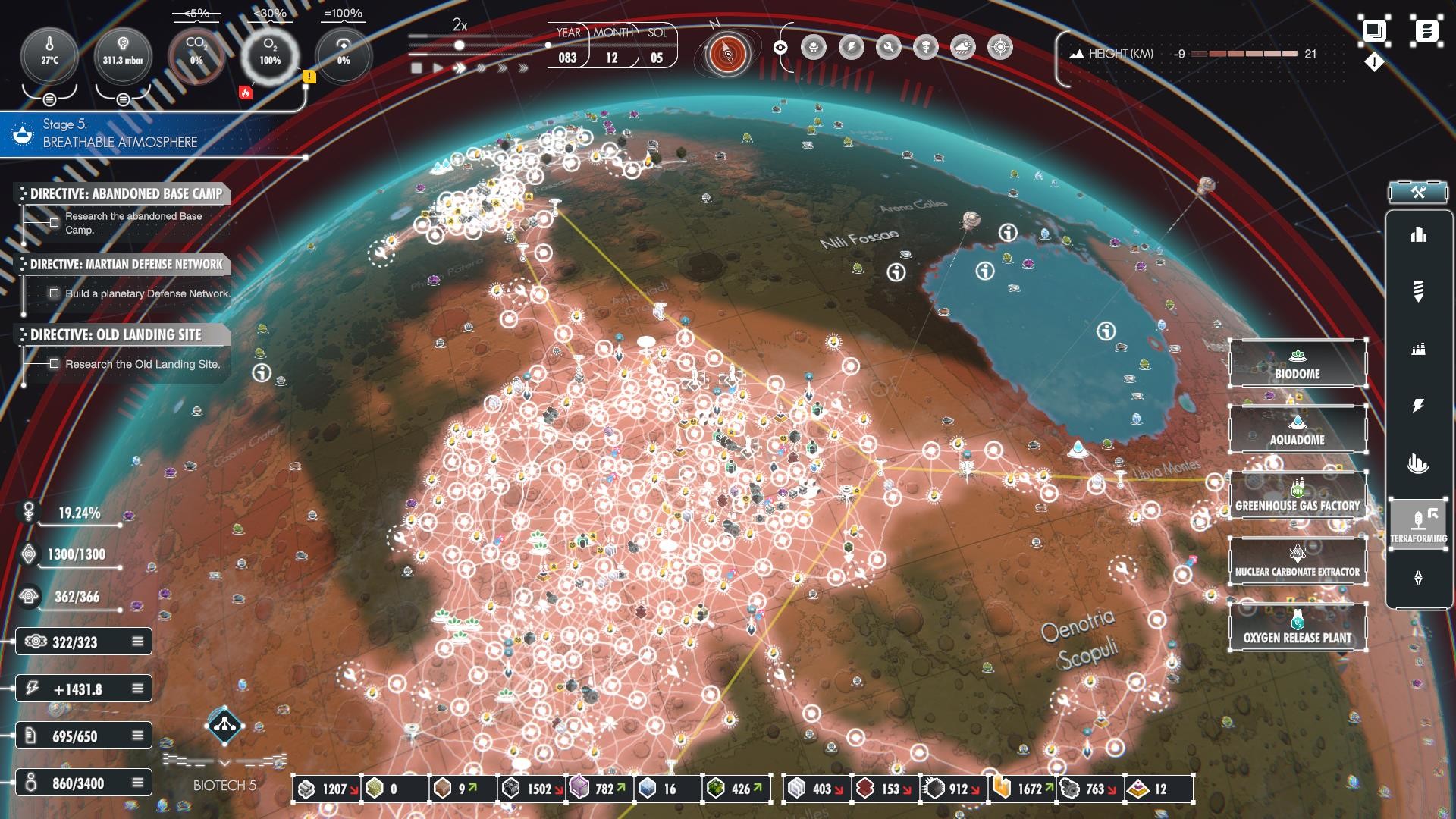Open the Biotech 5 research diamond icon

tap(224, 726)
